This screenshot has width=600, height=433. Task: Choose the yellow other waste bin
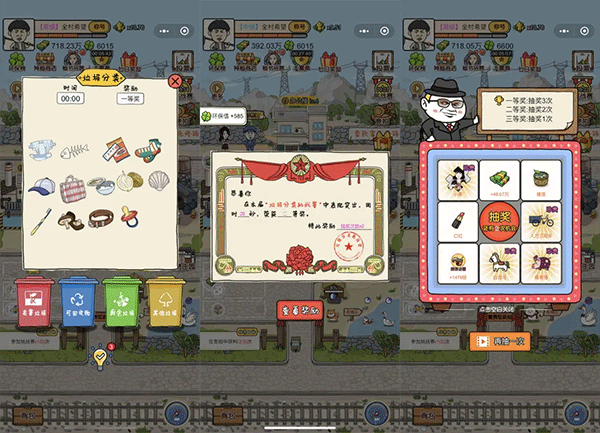click(x=165, y=298)
